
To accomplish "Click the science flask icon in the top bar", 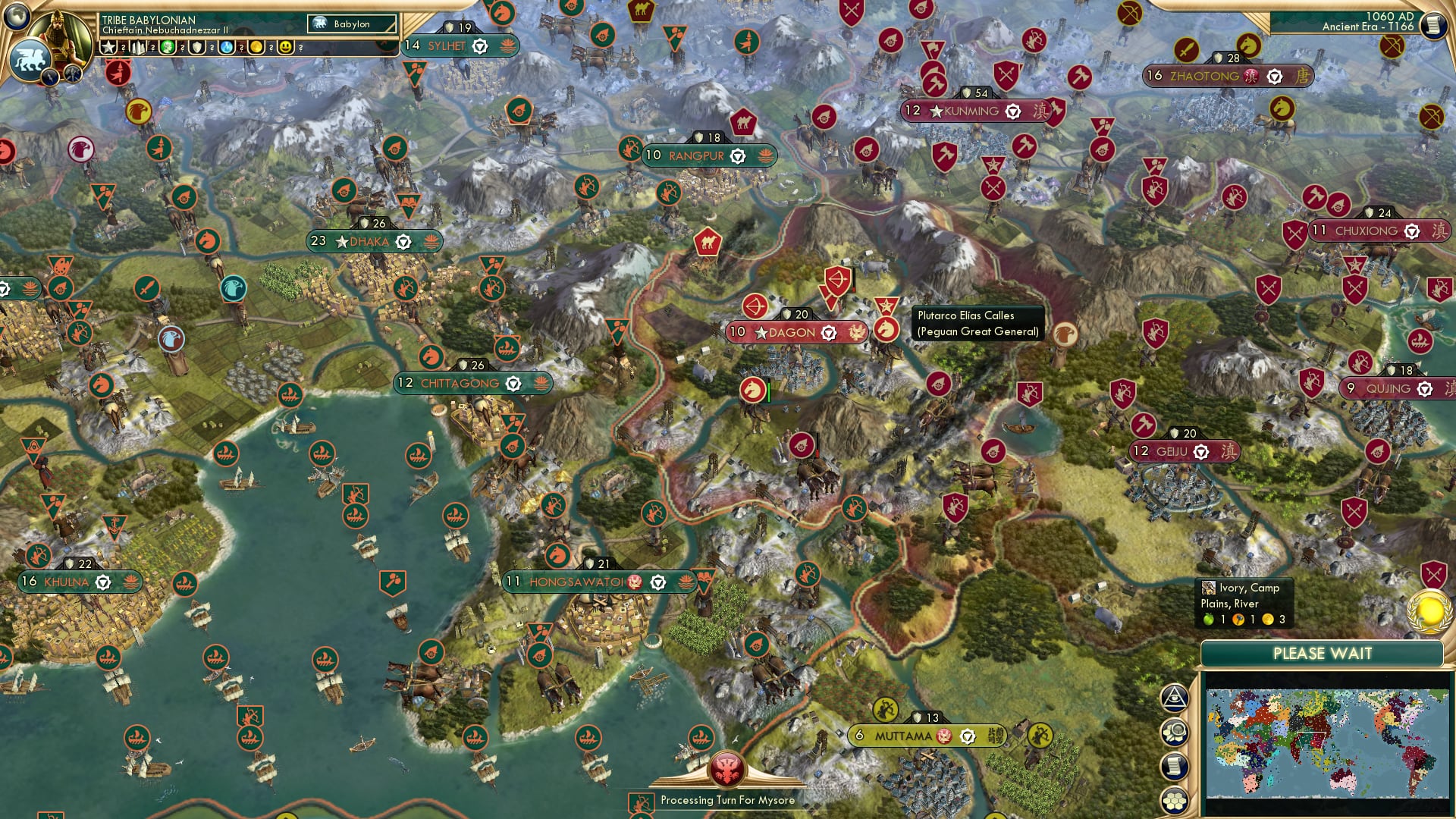I will click(228, 48).
